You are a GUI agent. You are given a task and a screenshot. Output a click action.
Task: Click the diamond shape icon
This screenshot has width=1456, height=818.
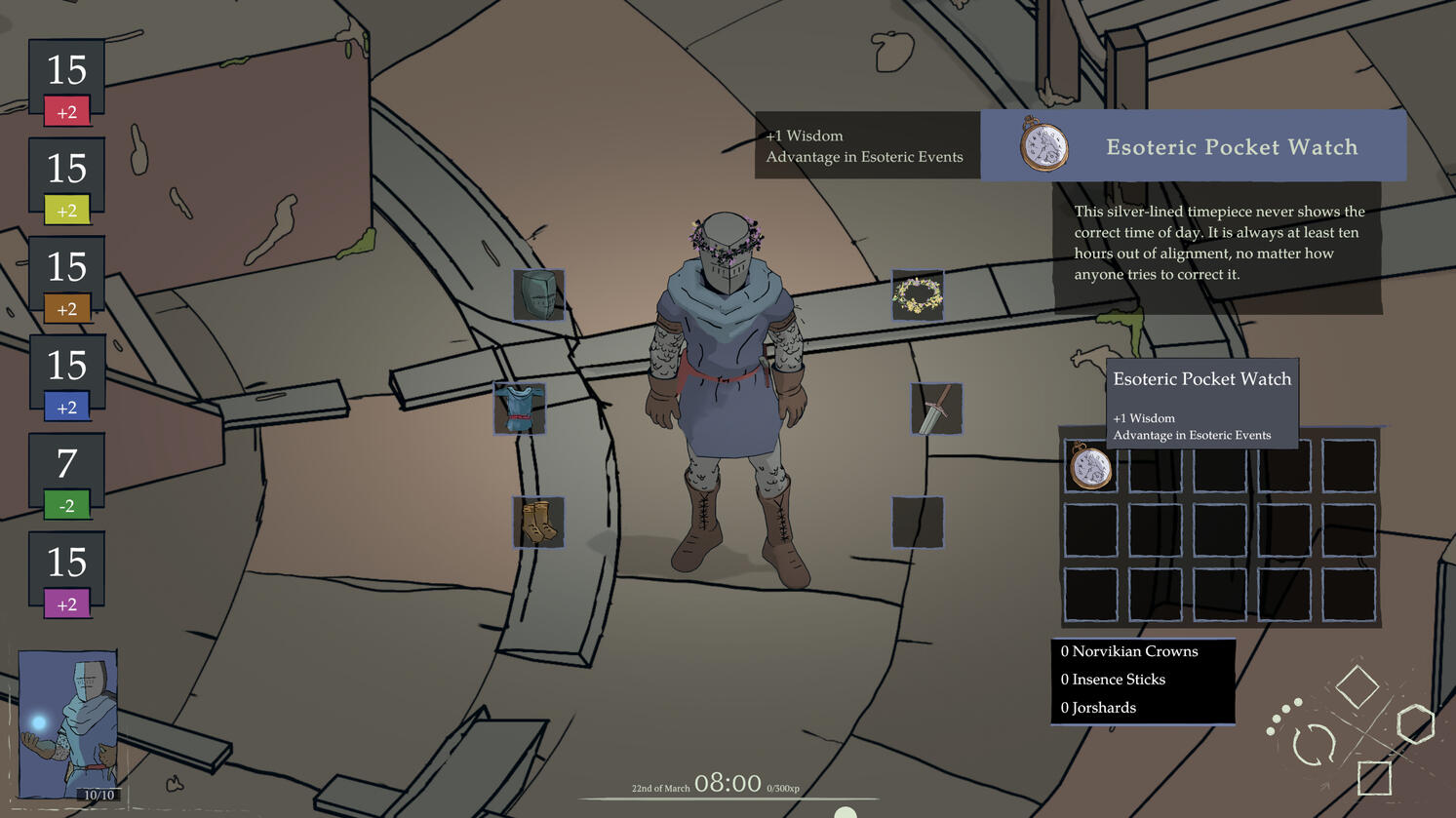click(1357, 686)
